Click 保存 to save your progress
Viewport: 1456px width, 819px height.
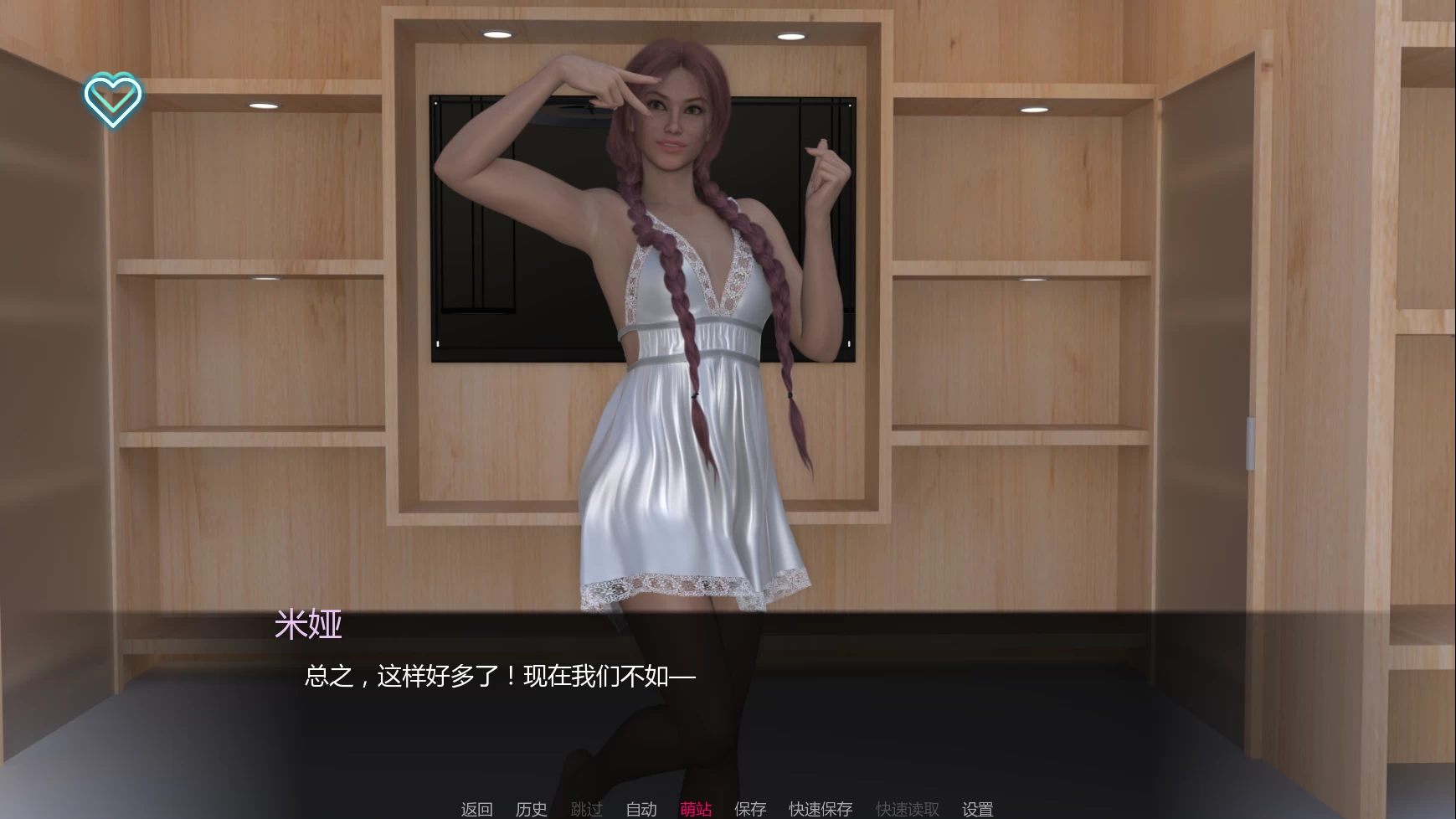click(750, 809)
